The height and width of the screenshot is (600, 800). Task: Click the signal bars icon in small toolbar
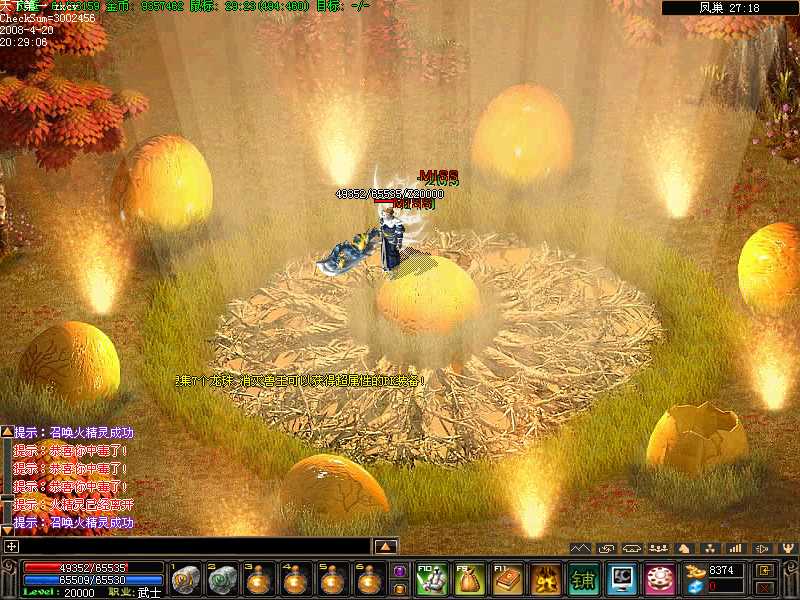click(x=736, y=548)
